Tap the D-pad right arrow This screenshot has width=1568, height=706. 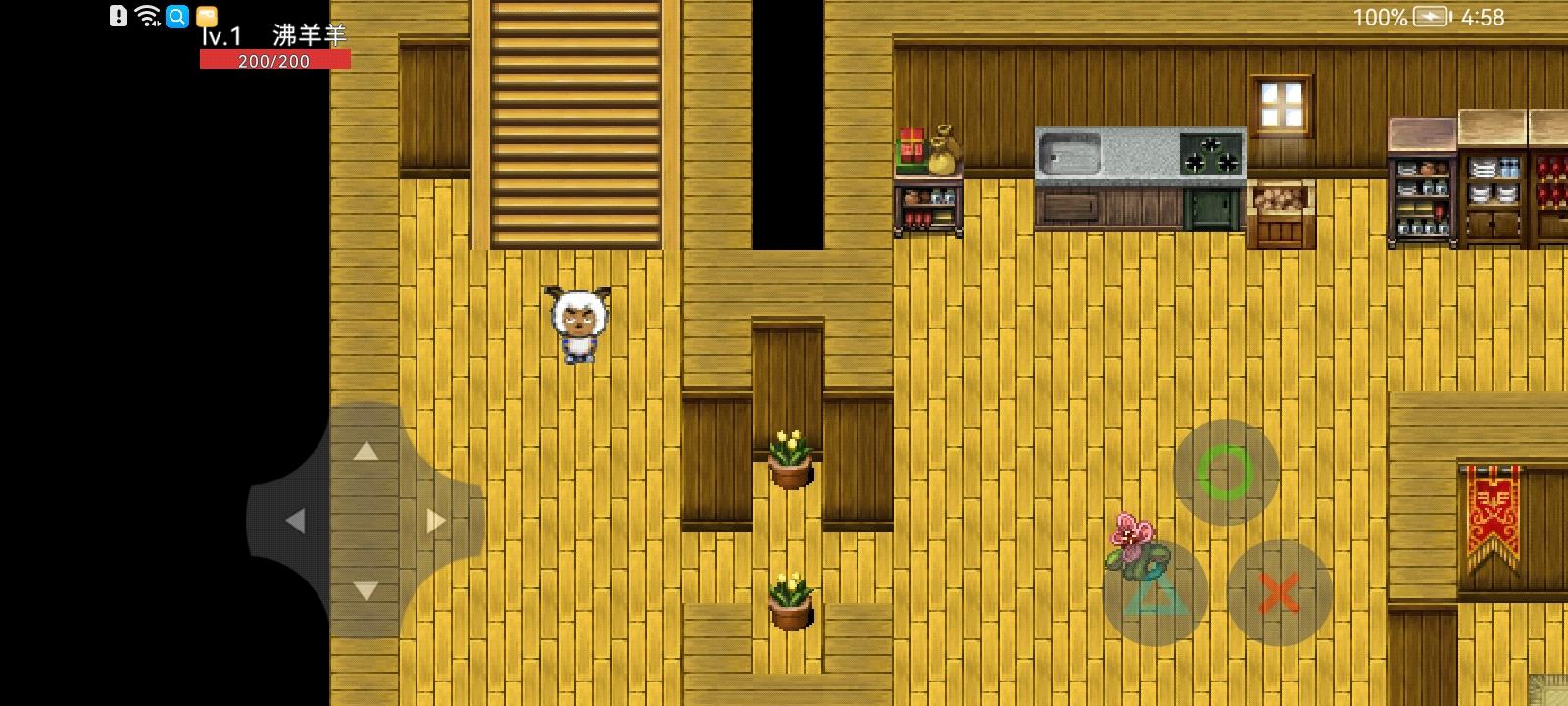coord(436,521)
